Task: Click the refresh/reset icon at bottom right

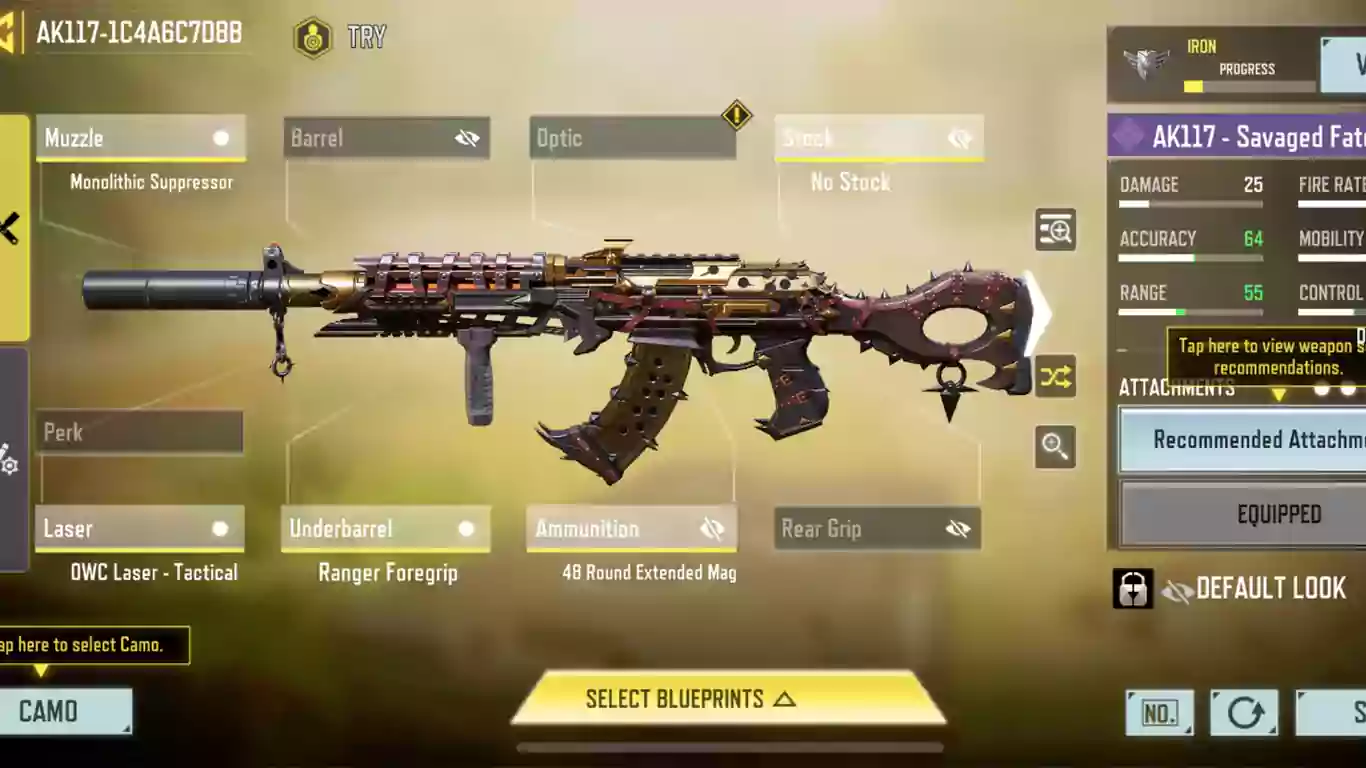Action: click(1244, 713)
